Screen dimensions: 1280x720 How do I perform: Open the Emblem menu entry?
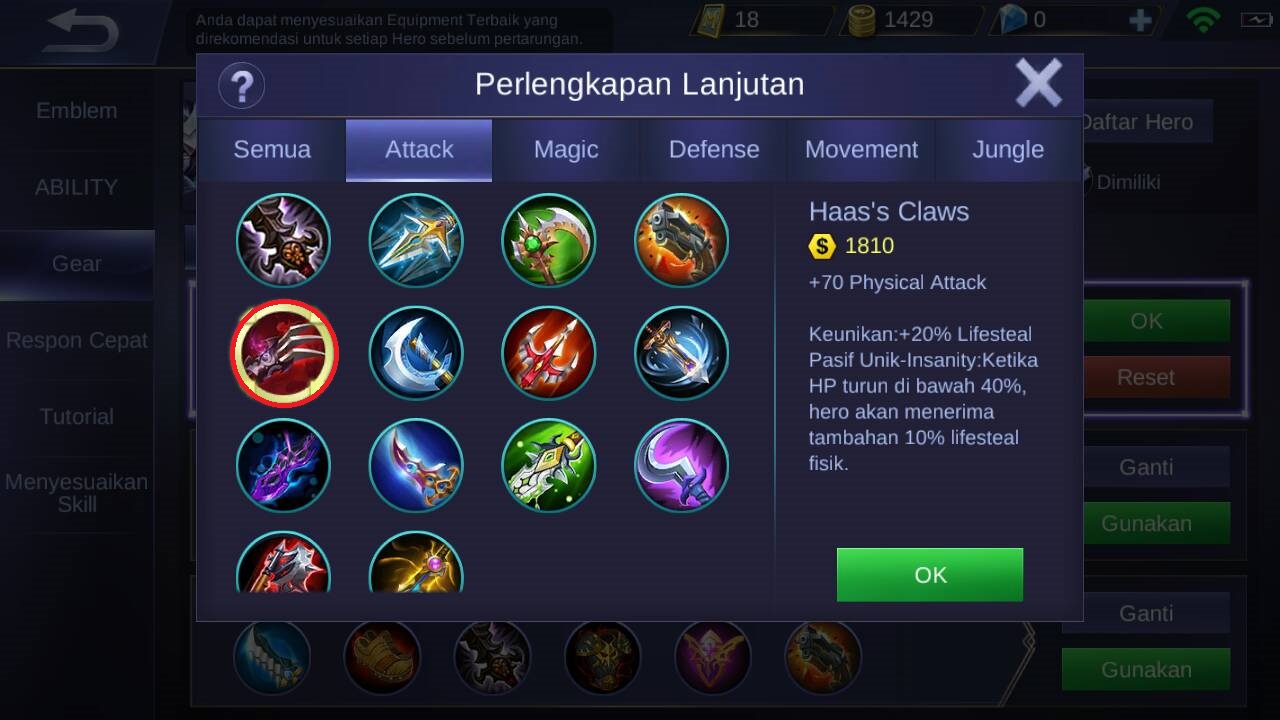coord(77,111)
